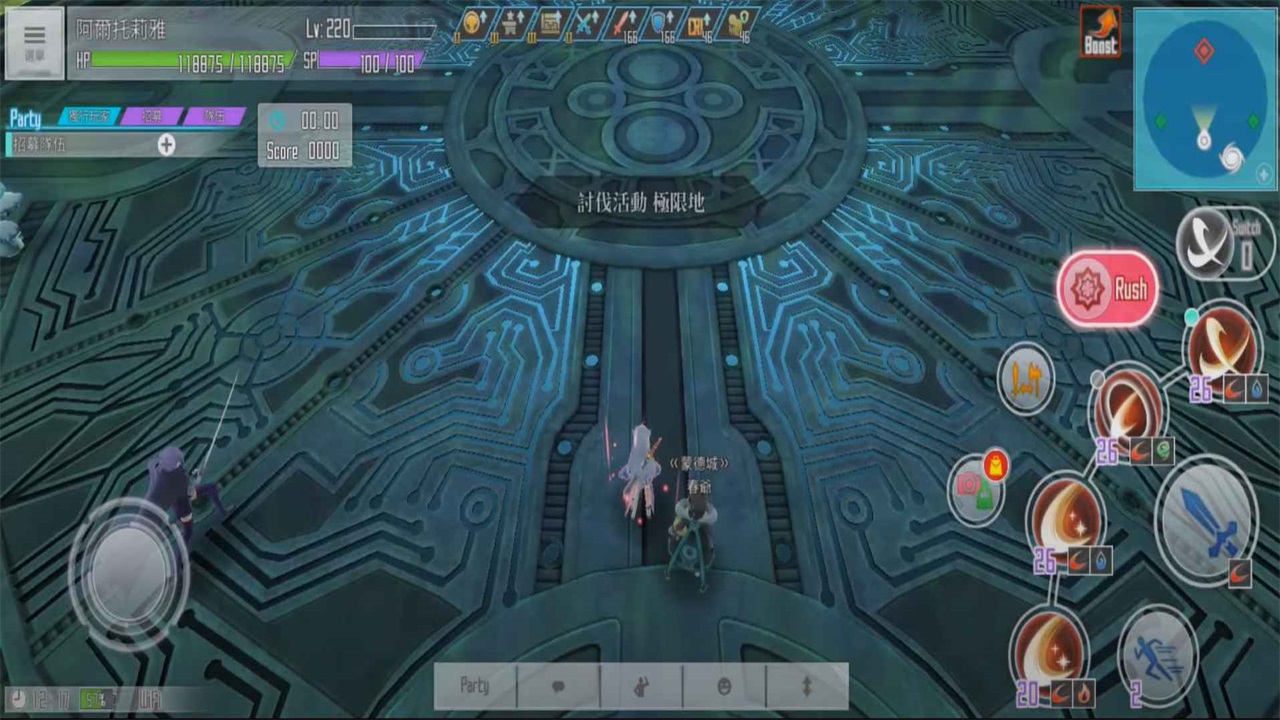The image size is (1280, 720).
Task: Tap the dance emote gesture icon
Action: [x=640, y=685]
